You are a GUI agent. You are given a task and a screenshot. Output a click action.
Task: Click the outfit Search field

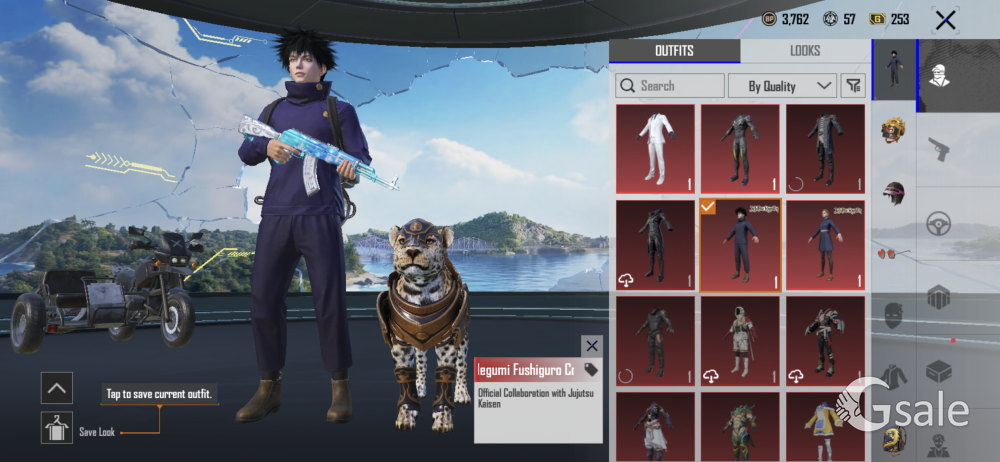(x=670, y=86)
